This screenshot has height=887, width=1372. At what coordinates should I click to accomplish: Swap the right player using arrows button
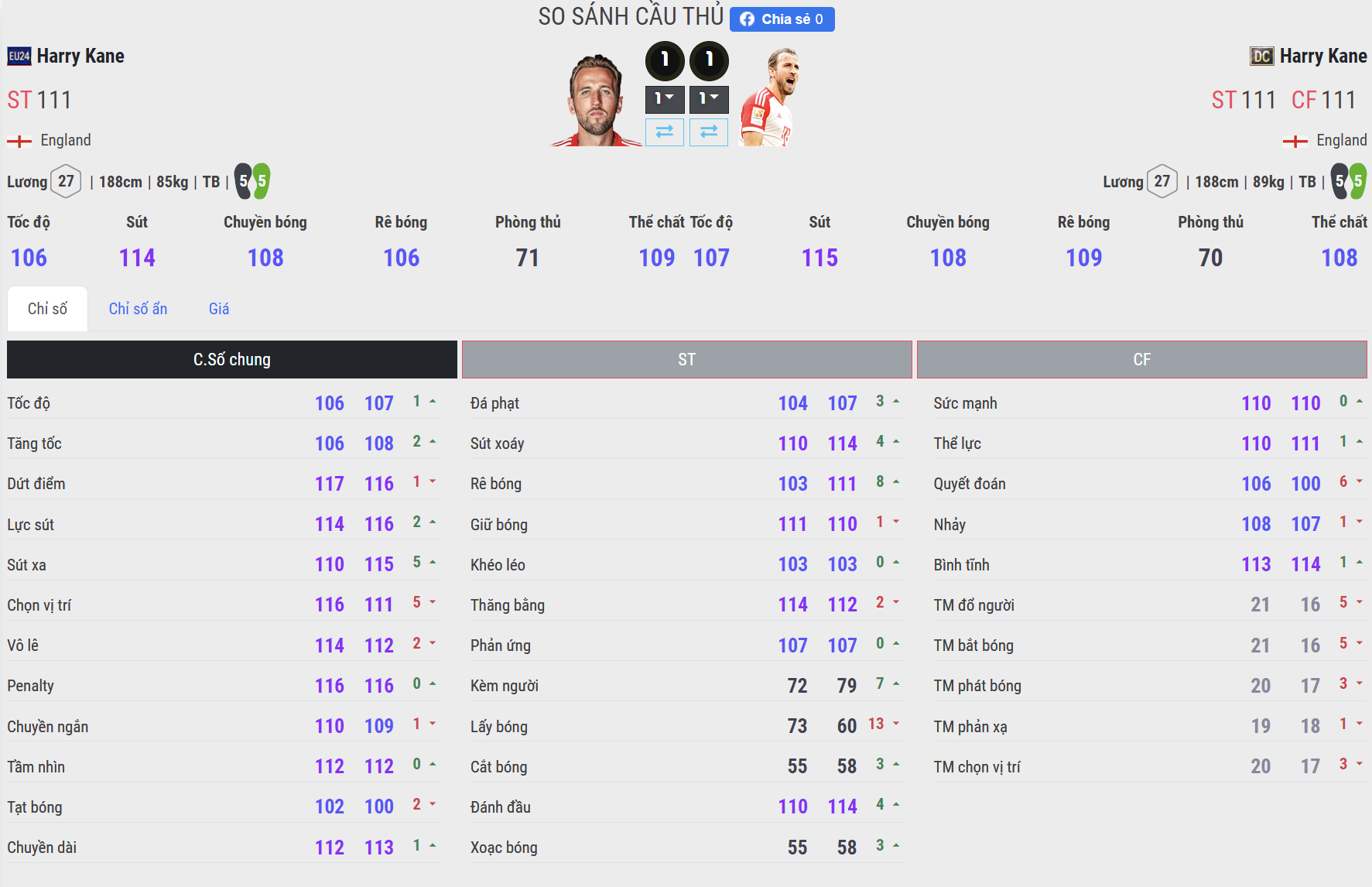coord(709,132)
